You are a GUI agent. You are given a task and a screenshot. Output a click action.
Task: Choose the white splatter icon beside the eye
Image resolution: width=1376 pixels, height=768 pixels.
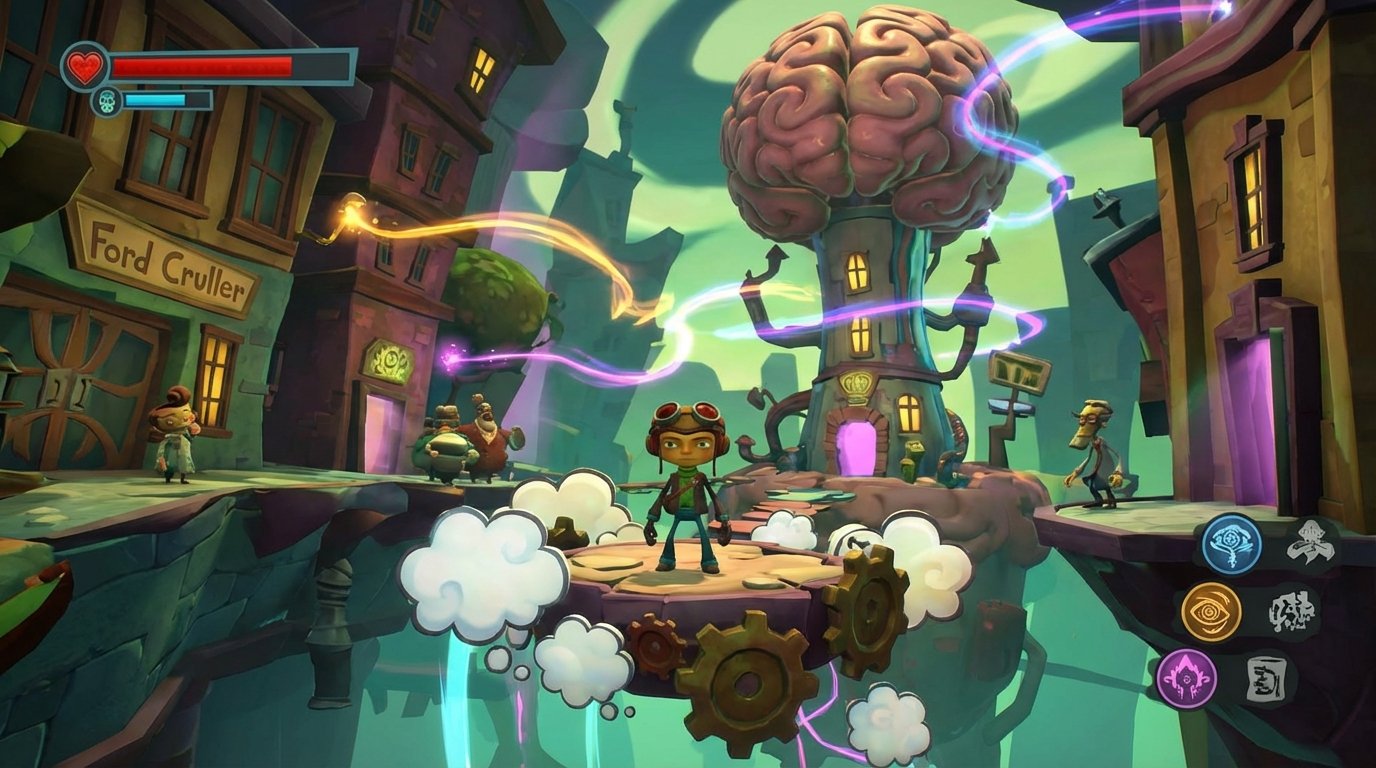[x=1290, y=611]
